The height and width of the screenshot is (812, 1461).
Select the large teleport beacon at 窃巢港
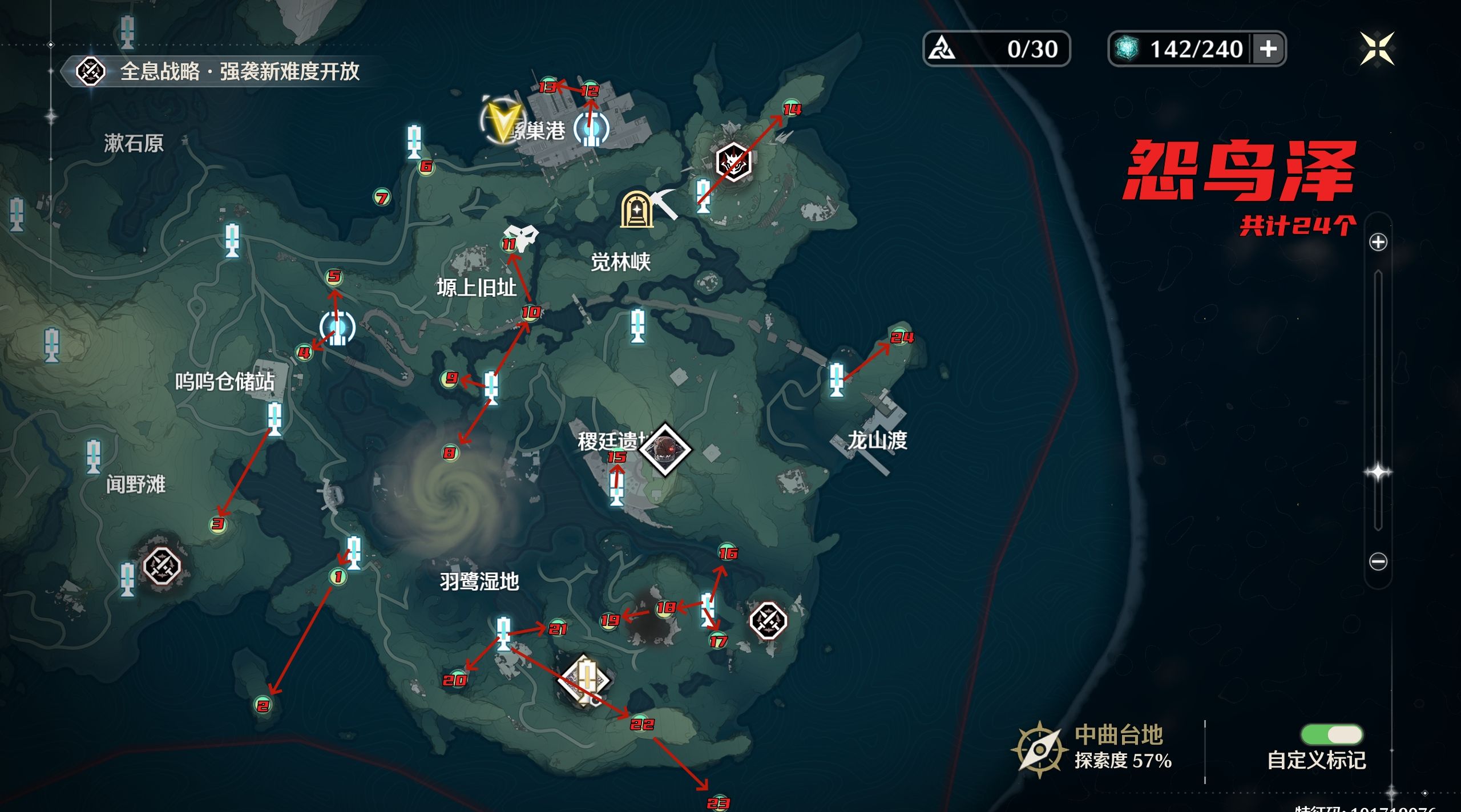591,128
